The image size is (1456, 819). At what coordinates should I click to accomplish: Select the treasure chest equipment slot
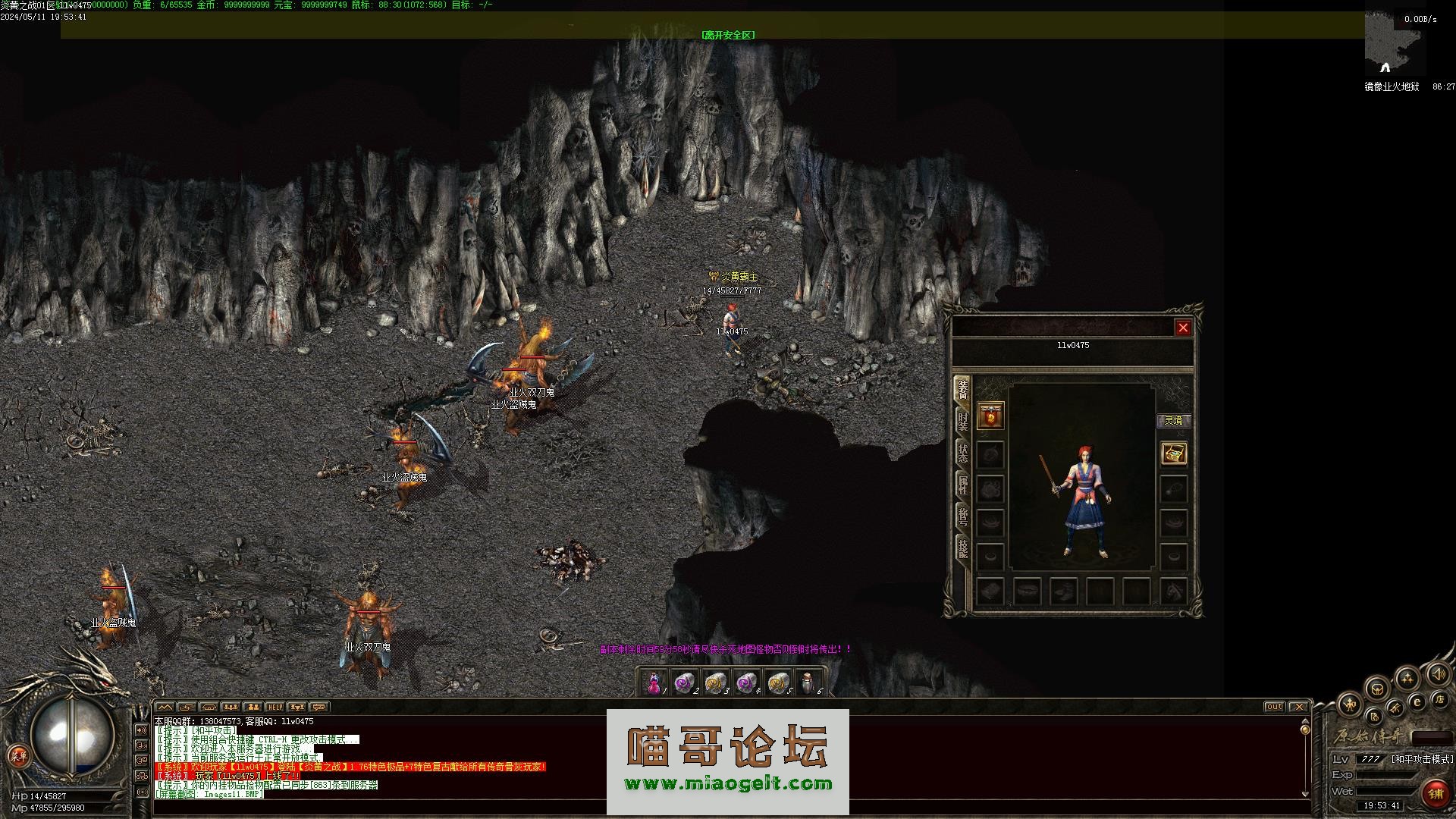pos(1174,453)
